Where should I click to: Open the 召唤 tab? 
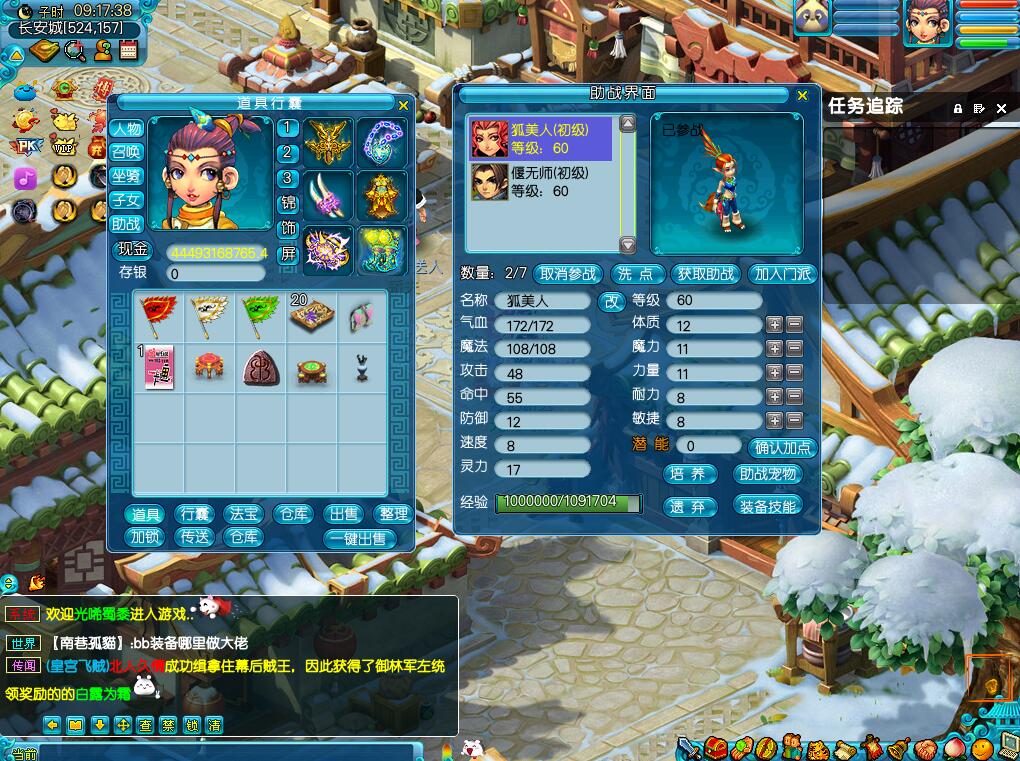point(126,153)
